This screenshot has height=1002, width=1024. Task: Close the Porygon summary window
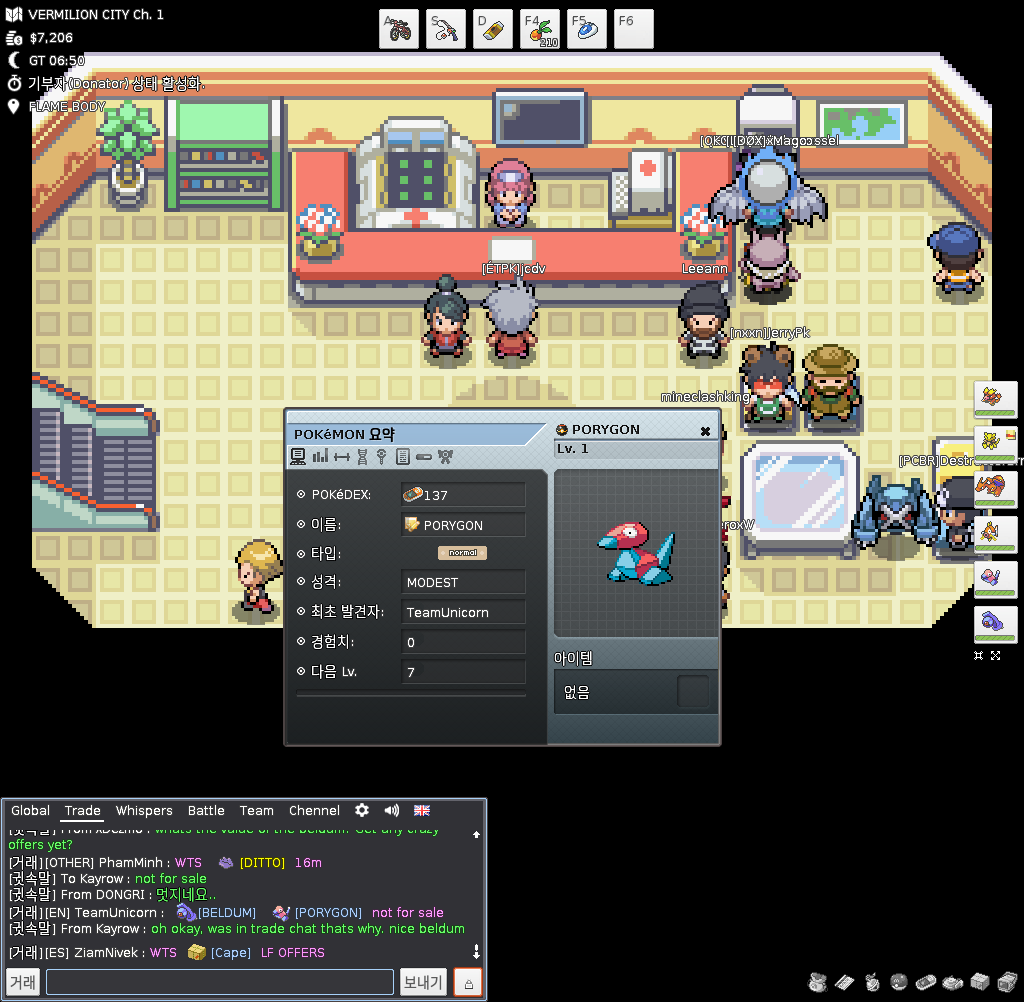click(x=705, y=431)
